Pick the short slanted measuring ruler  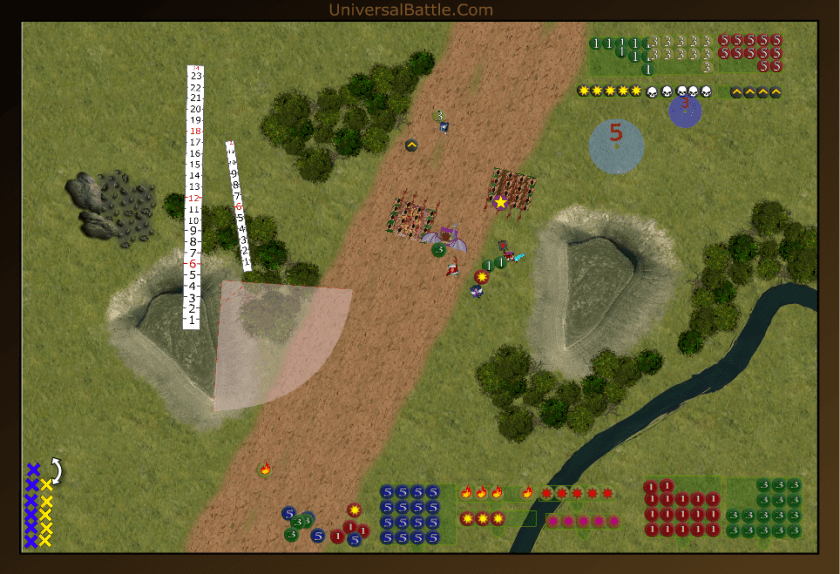click(238, 206)
